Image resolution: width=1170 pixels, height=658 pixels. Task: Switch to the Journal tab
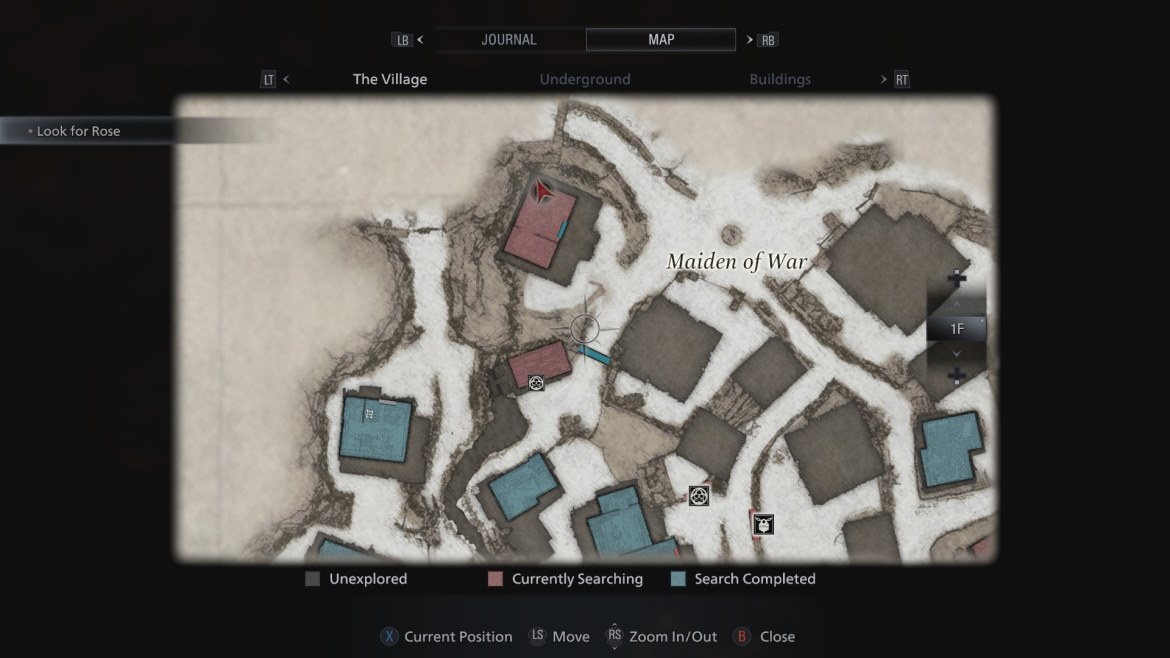[x=509, y=40]
